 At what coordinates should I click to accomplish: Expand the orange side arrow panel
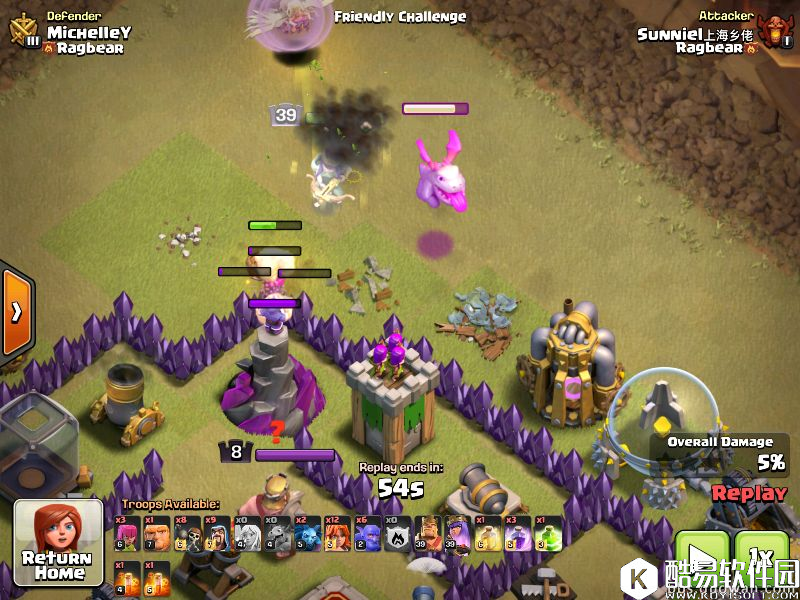click(15, 311)
